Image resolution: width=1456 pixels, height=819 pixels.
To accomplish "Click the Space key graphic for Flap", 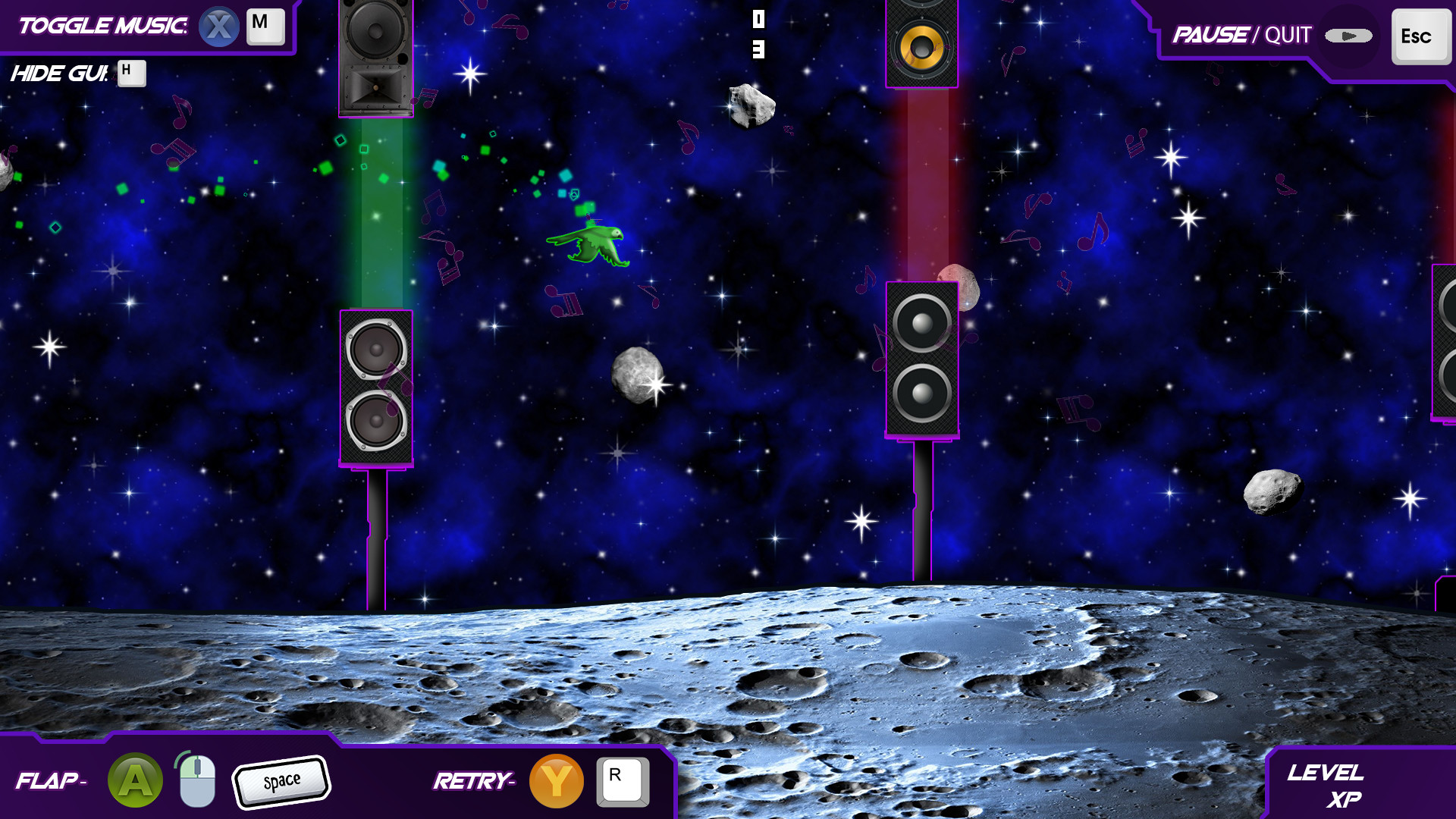I will (x=281, y=780).
